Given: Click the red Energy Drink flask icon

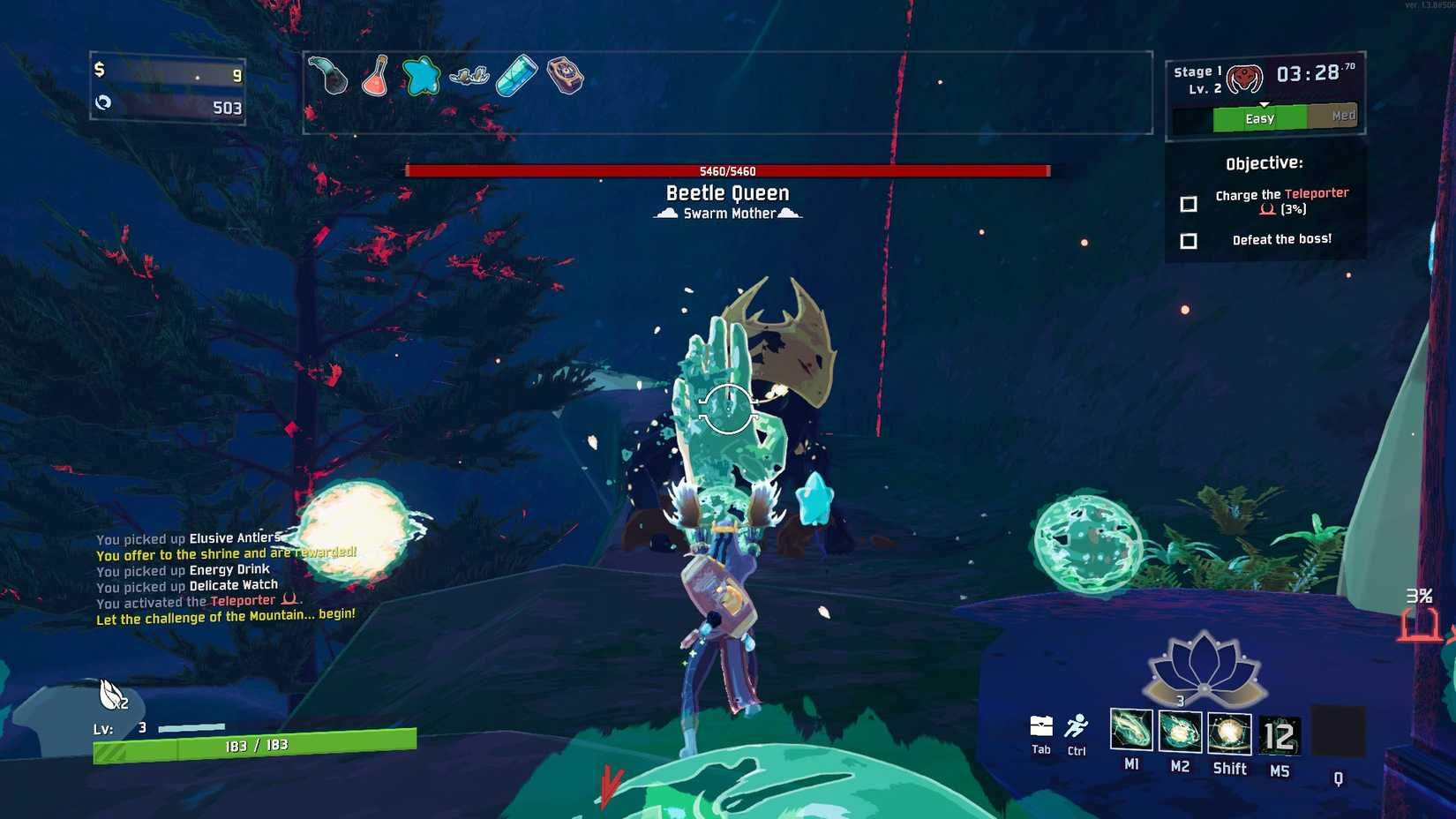Looking at the screenshot, I should 375,78.
